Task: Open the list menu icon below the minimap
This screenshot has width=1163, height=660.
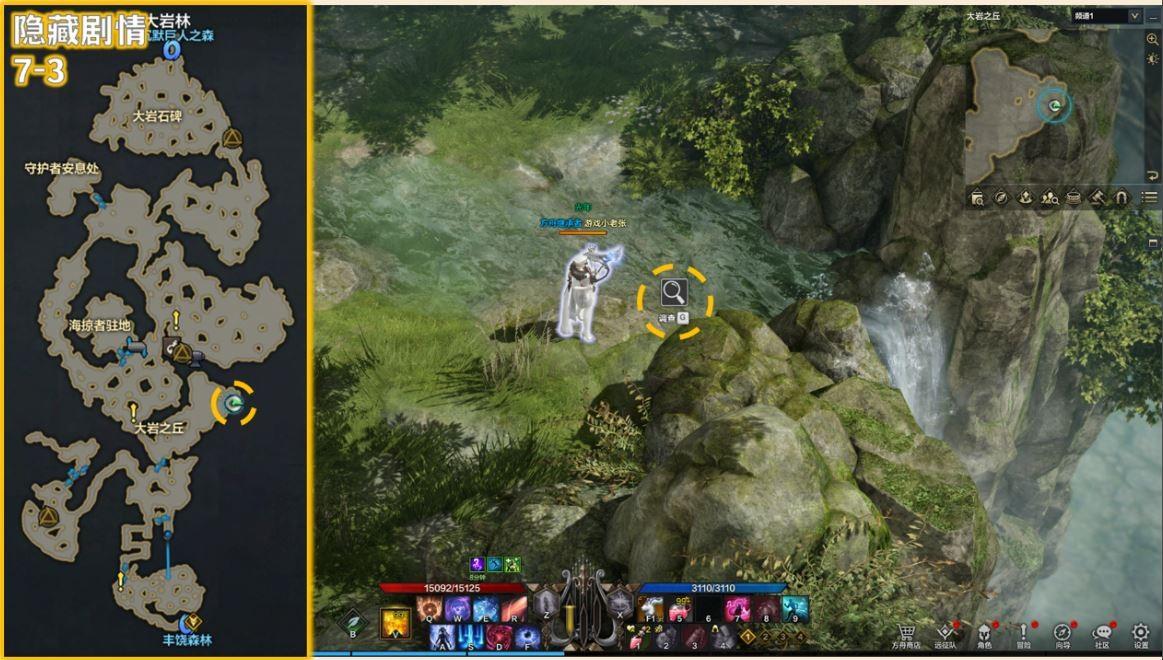Action: (x=1149, y=197)
